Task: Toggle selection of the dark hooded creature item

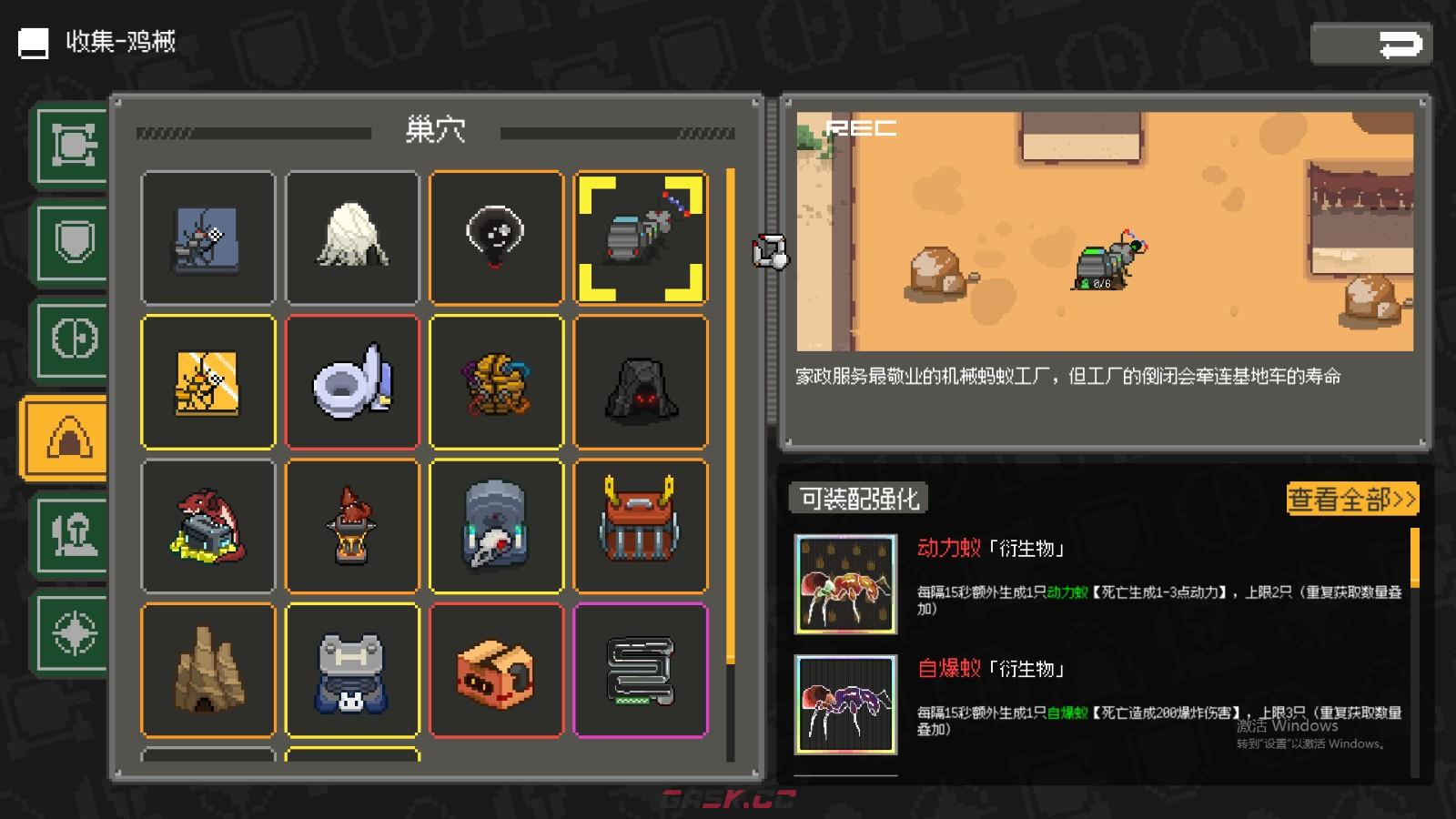Action: [x=497, y=237]
